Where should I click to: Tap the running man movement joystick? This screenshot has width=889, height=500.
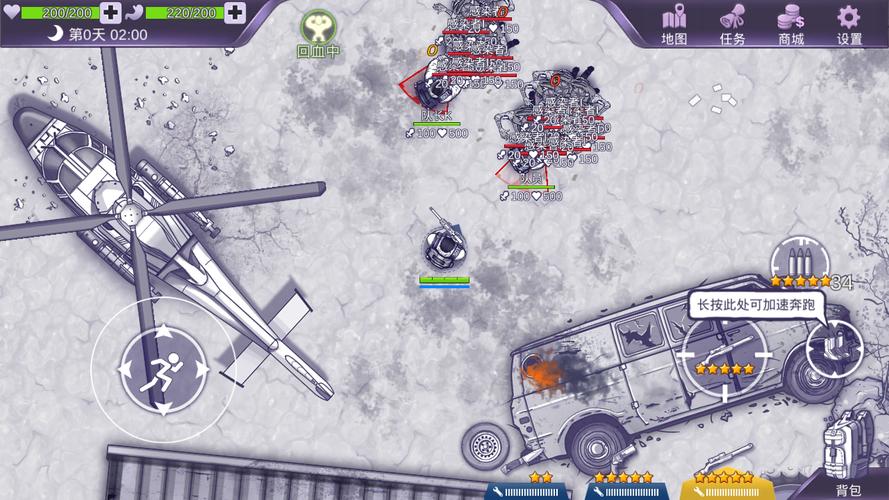(163, 369)
